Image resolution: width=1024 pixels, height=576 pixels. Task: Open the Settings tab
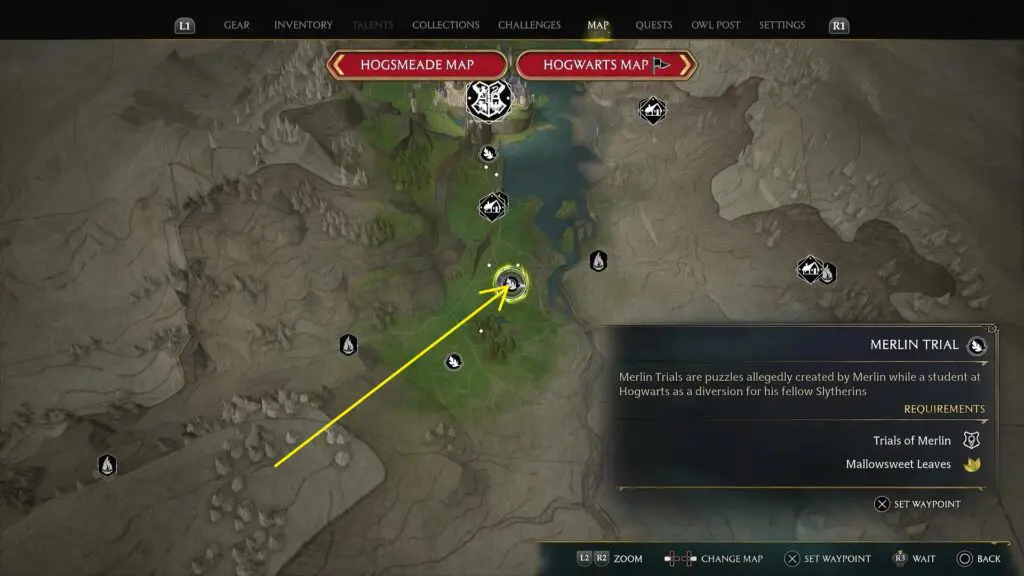[783, 25]
